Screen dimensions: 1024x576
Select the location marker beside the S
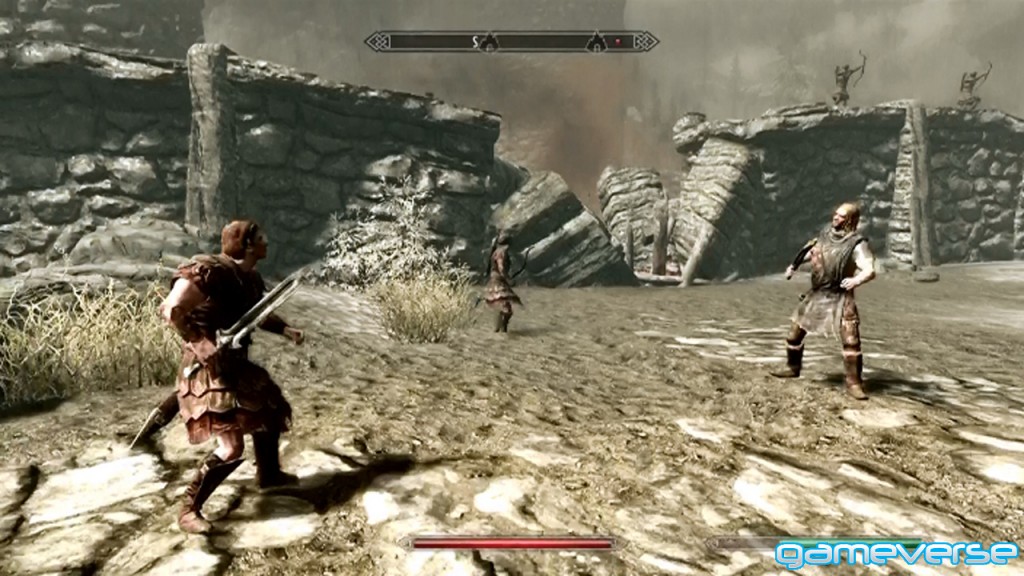click(x=491, y=41)
